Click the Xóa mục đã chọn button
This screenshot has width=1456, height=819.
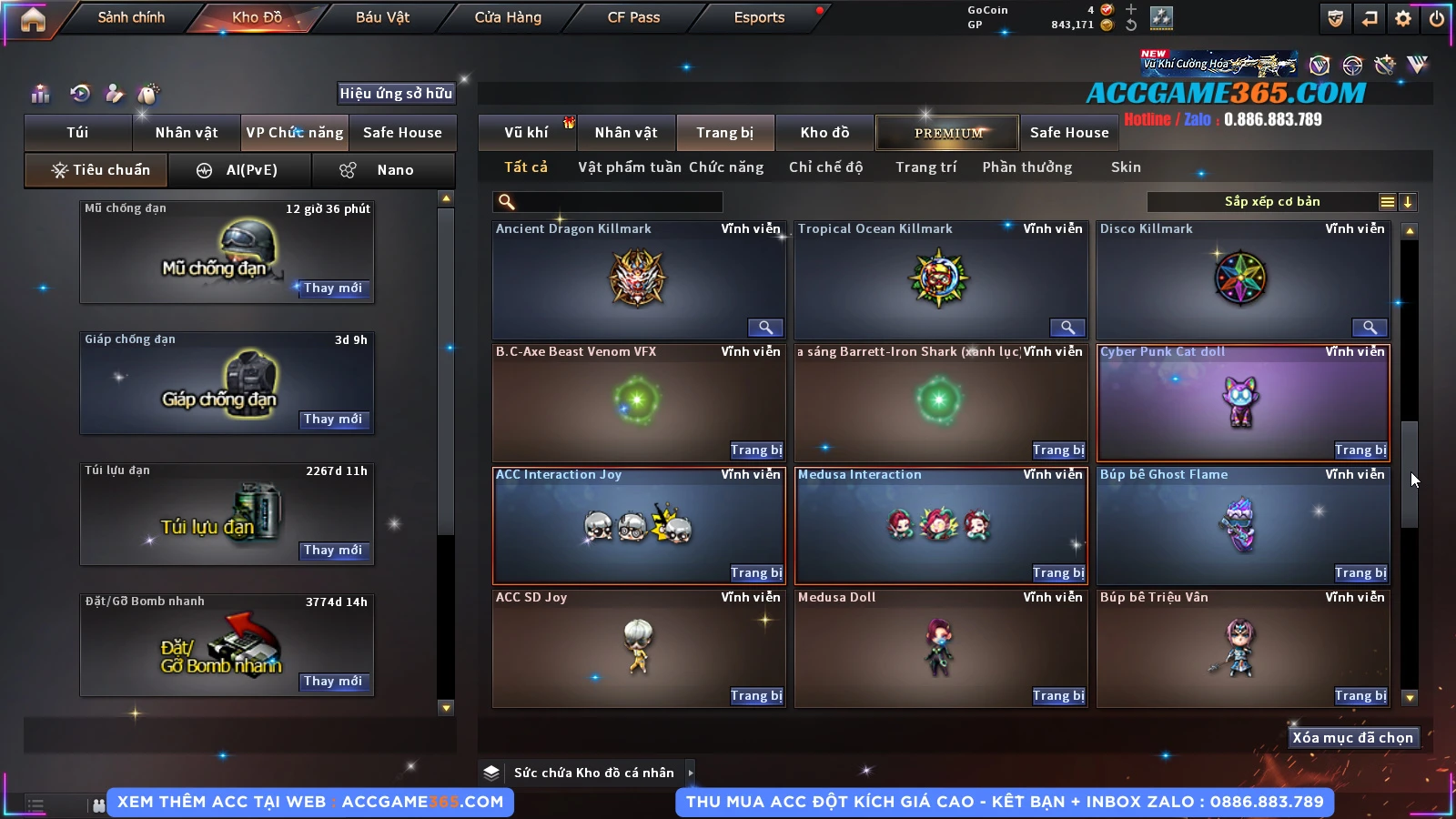tap(1352, 738)
